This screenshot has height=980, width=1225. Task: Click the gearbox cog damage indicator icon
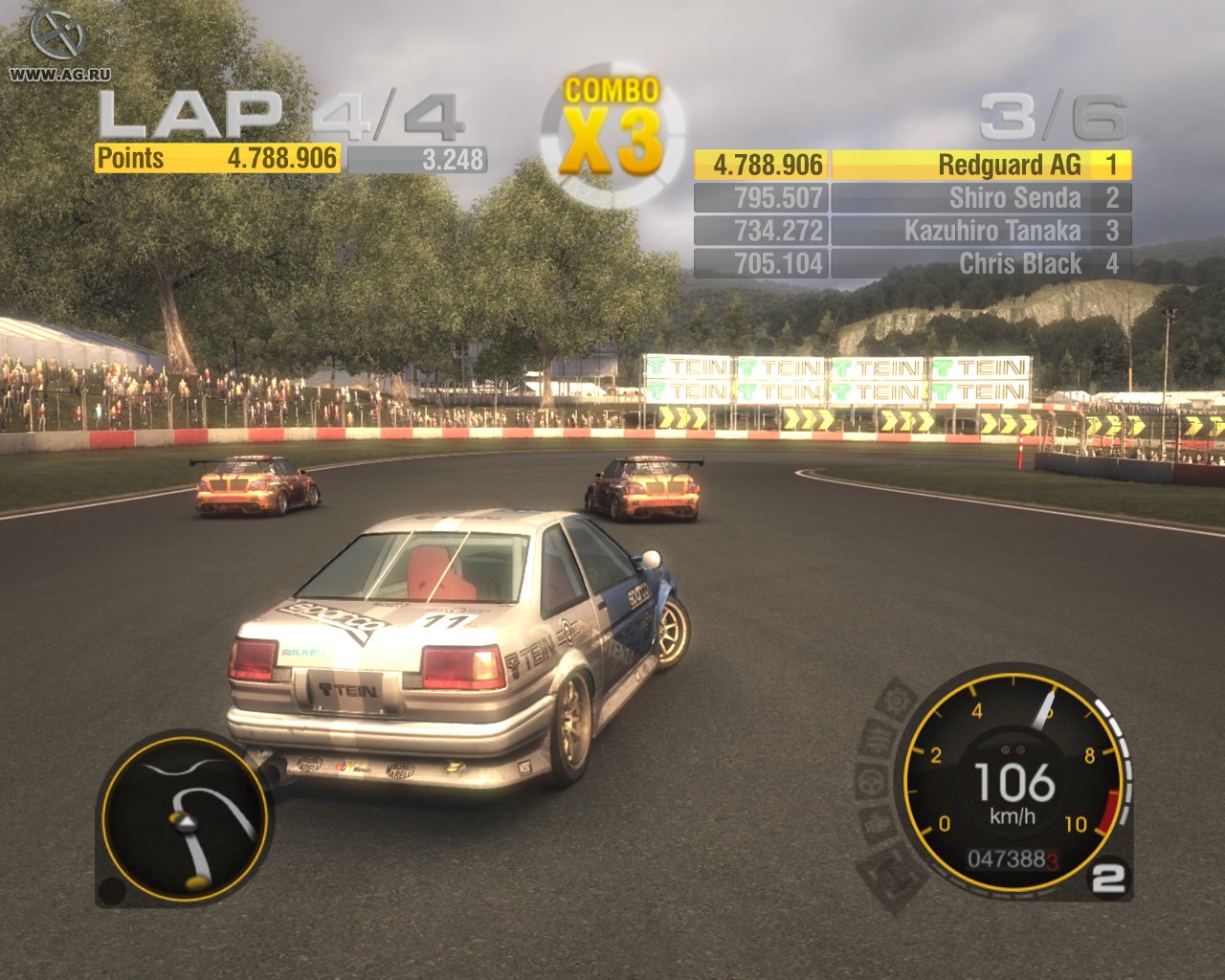pos(897,700)
